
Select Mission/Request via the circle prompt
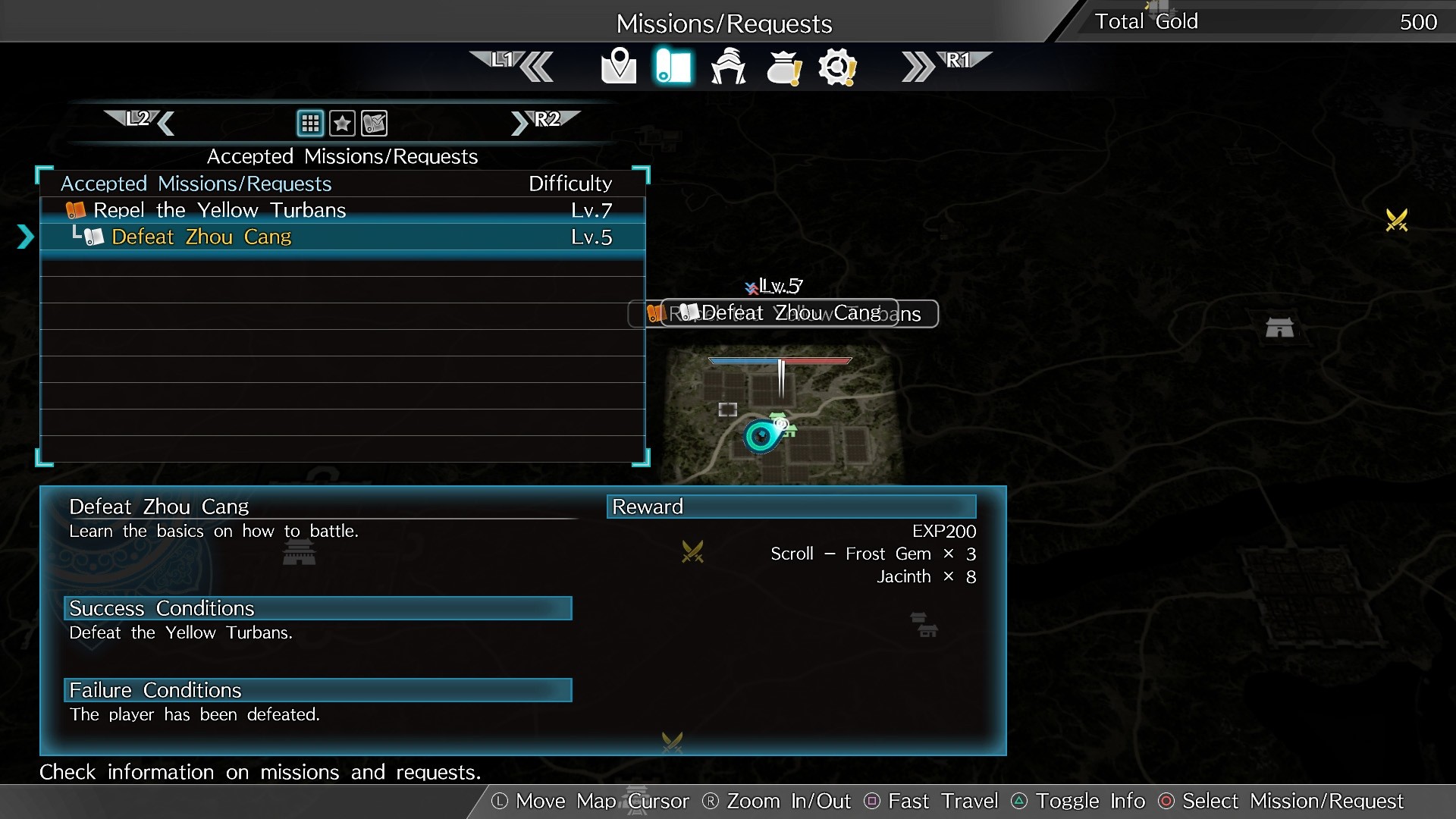pyautogui.click(x=1165, y=801)
